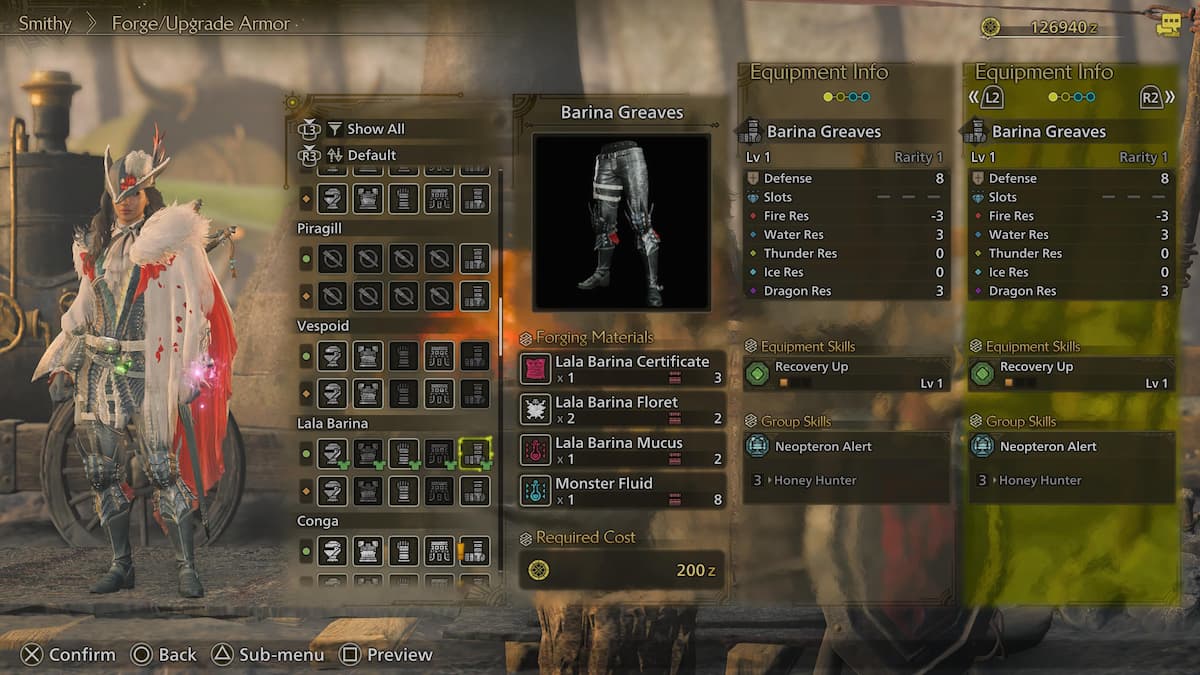Choose the Lala Barina helm with green checkmark
The image size is (1200, 675).
click(x=333, y=454)
